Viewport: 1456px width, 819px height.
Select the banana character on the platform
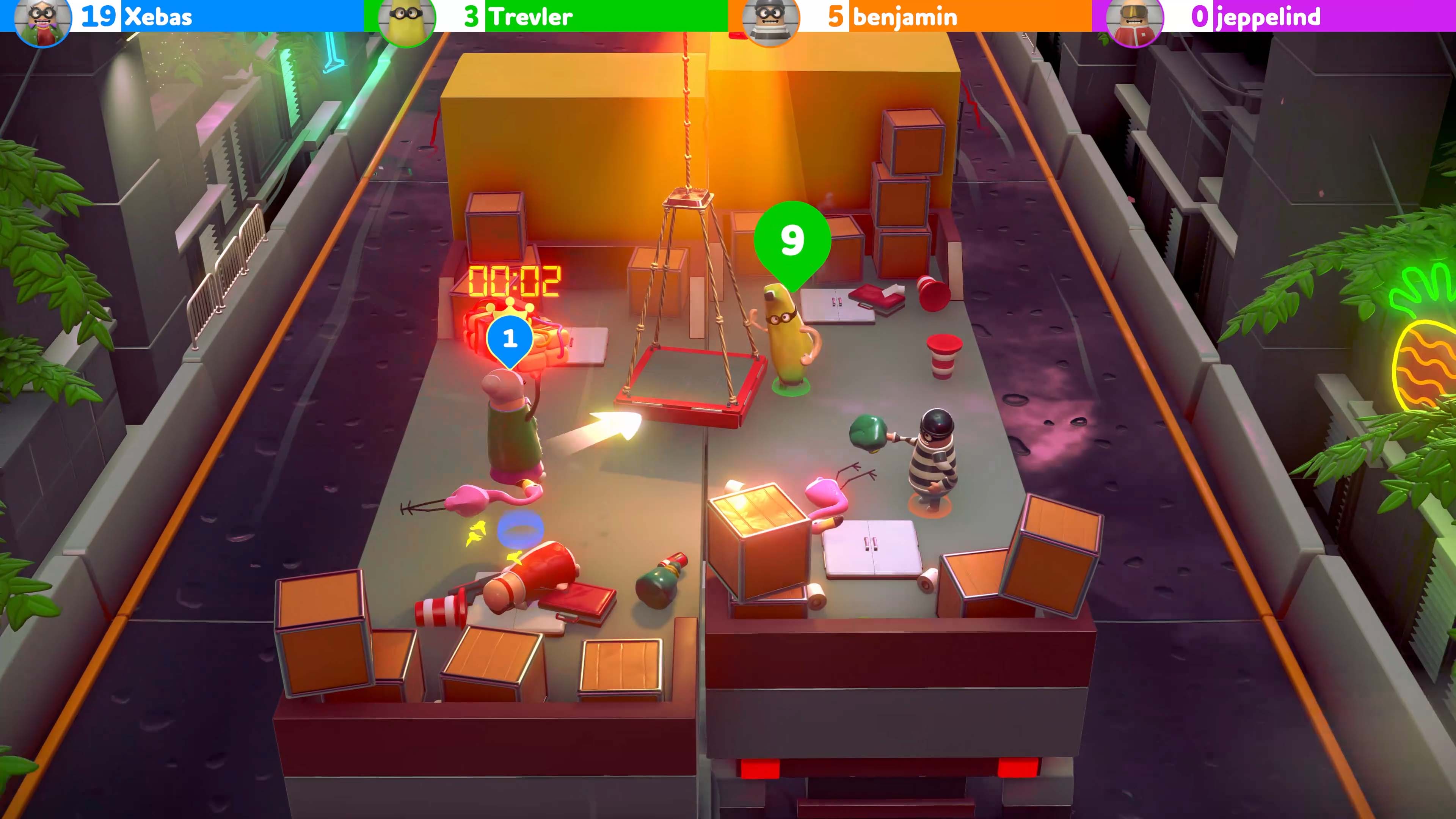click(786, 339)
